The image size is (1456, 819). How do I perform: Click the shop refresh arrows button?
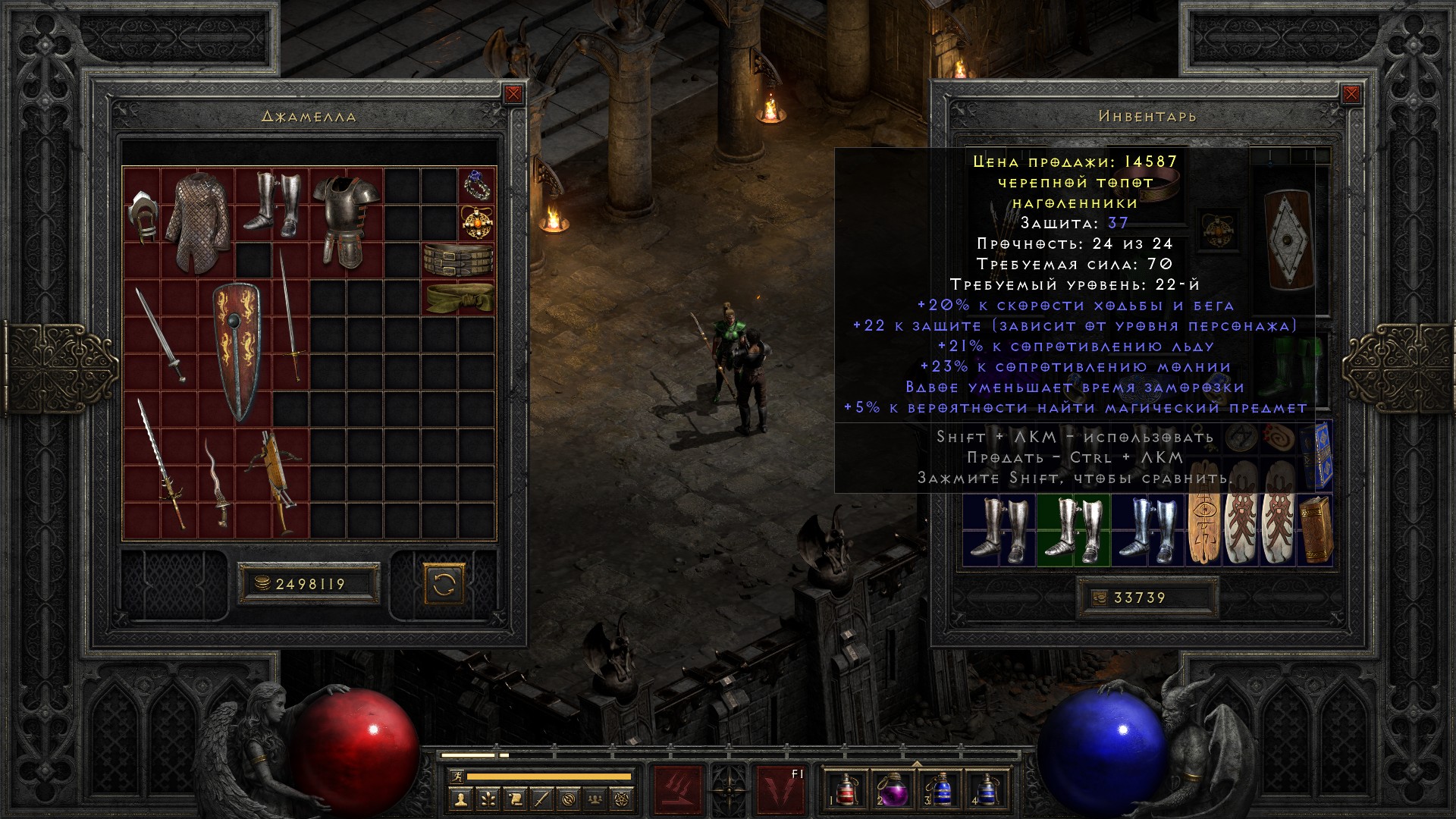(x=443, y=584)
